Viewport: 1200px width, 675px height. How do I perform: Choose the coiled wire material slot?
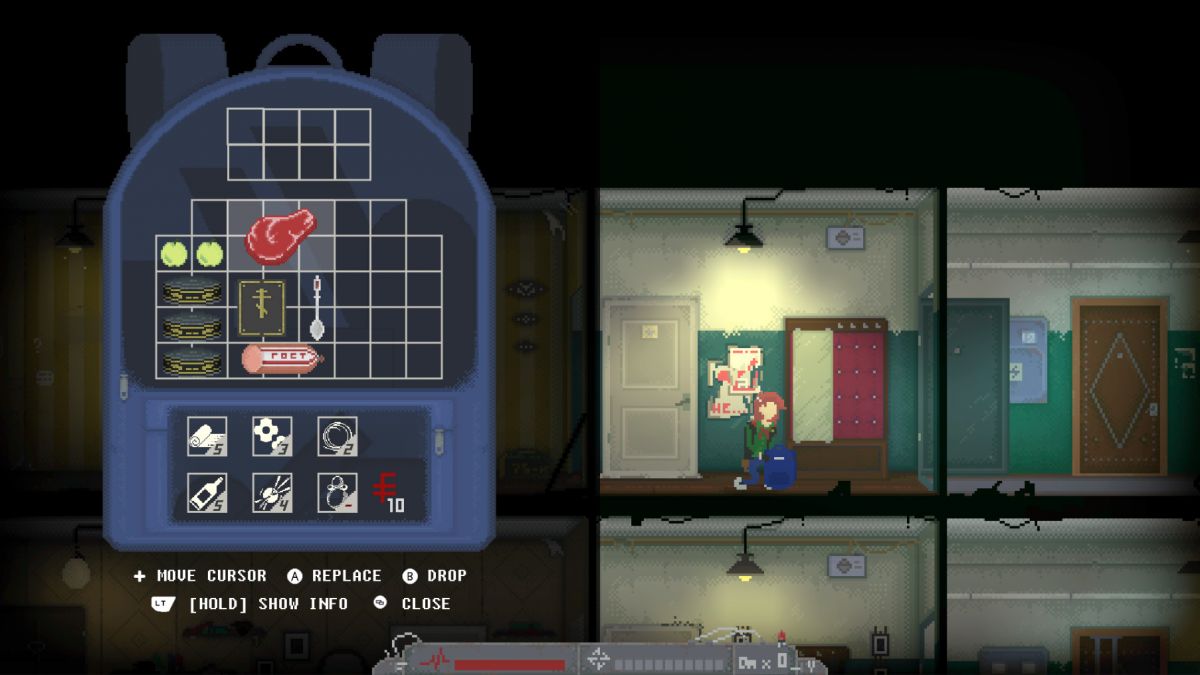pos(337,436)
